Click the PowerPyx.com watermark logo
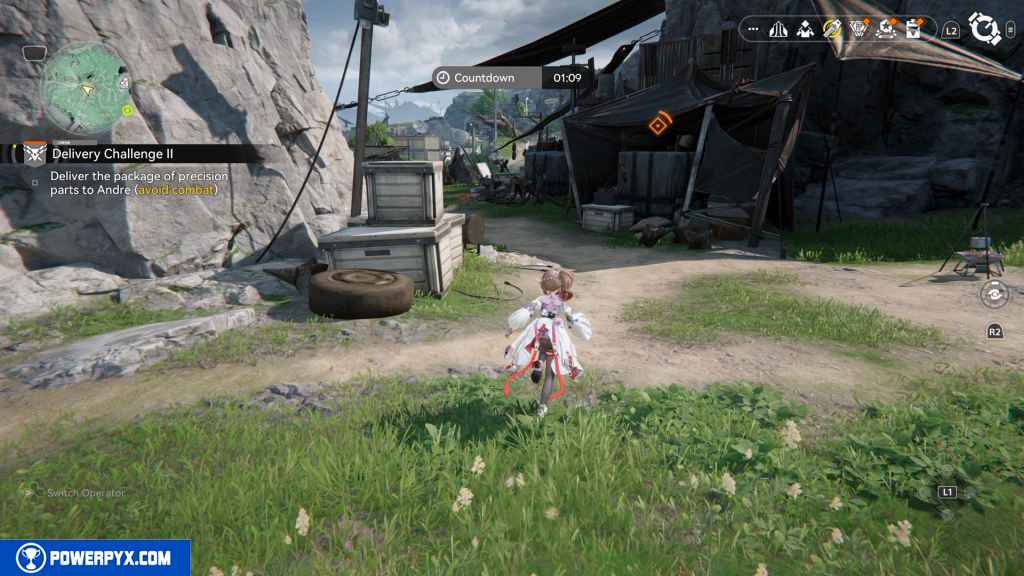The width and height of the screenshot is (1024, 576). coord(95,557)
